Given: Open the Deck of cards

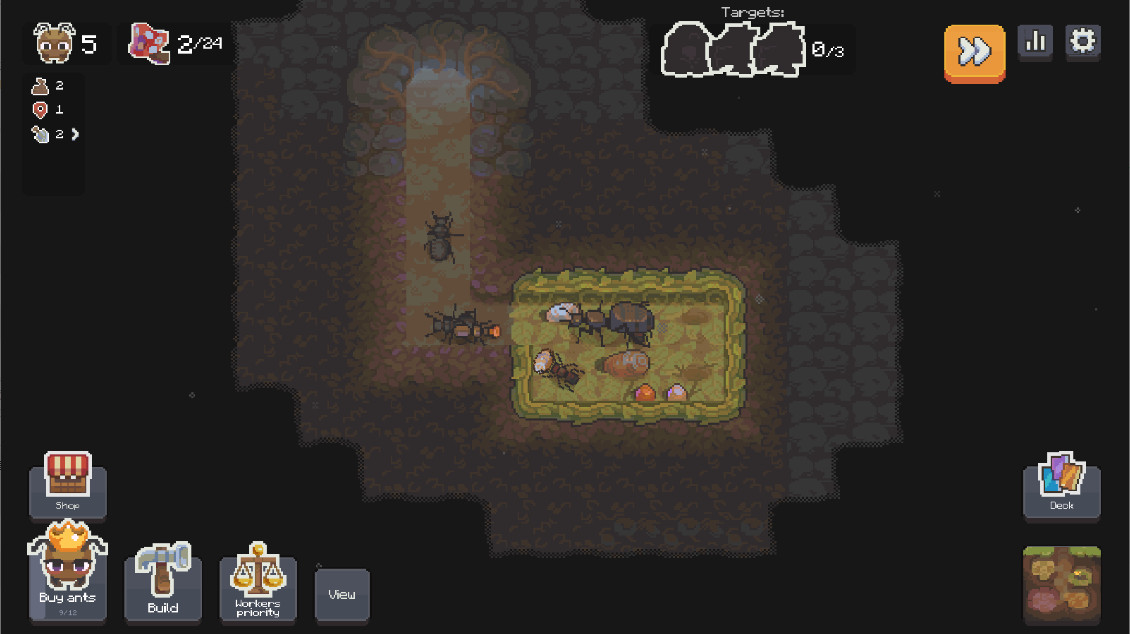Looking at the screenshot, I should tap(1062, 486).
